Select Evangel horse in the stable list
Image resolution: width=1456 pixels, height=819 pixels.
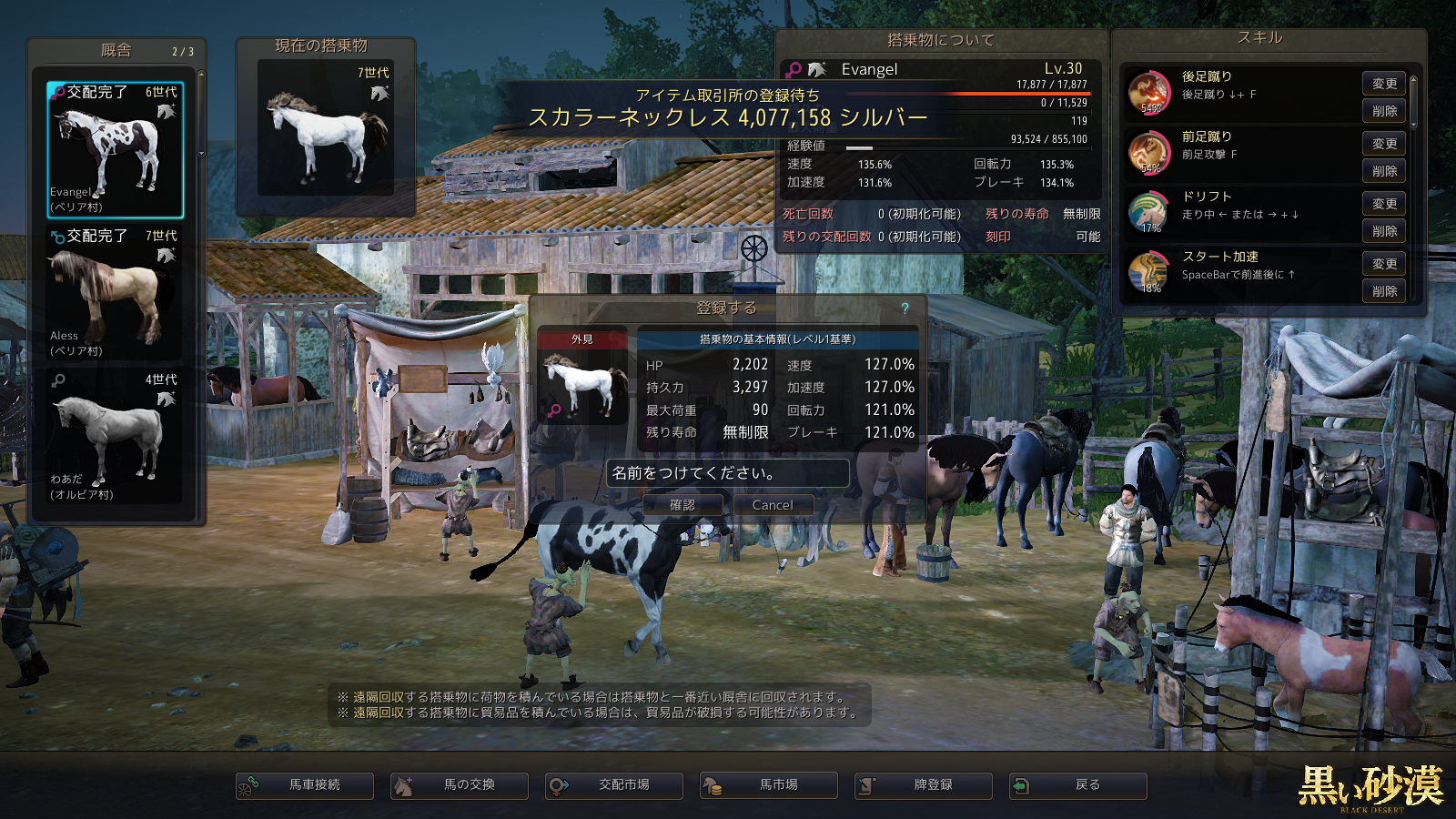[x=116, y=150]
